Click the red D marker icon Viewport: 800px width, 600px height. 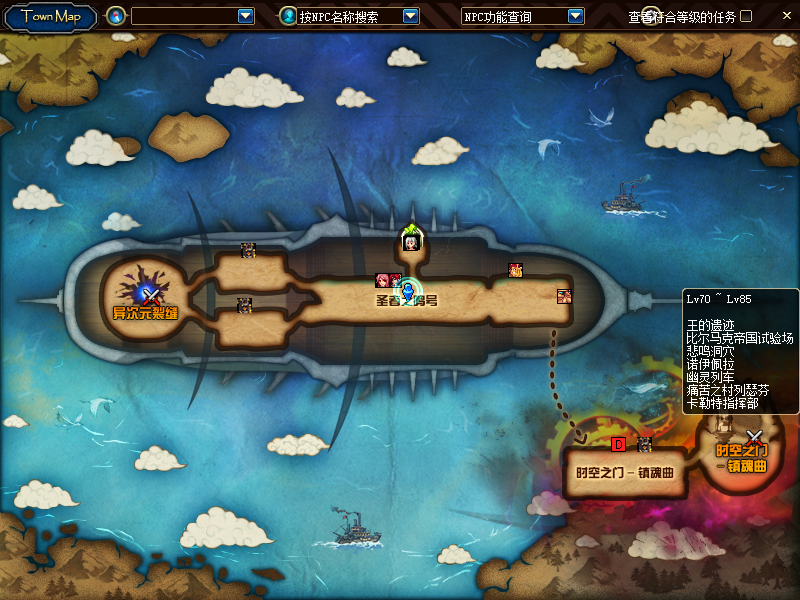(x=618, y=444)
